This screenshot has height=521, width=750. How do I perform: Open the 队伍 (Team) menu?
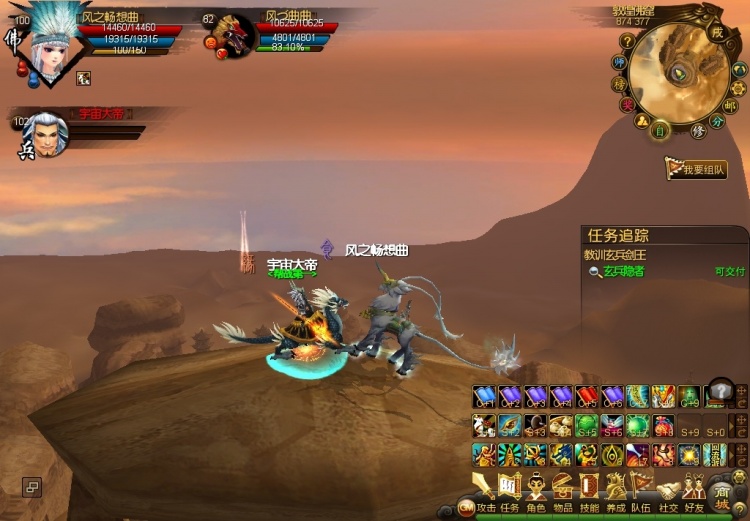coord(642,490)
